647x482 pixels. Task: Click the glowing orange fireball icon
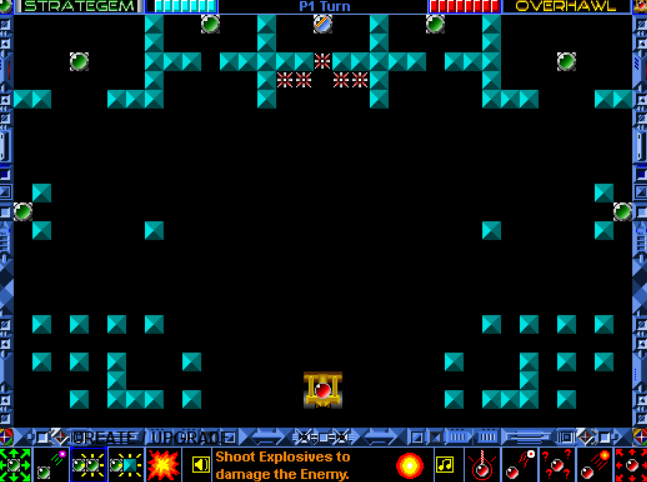click(409, 465)
